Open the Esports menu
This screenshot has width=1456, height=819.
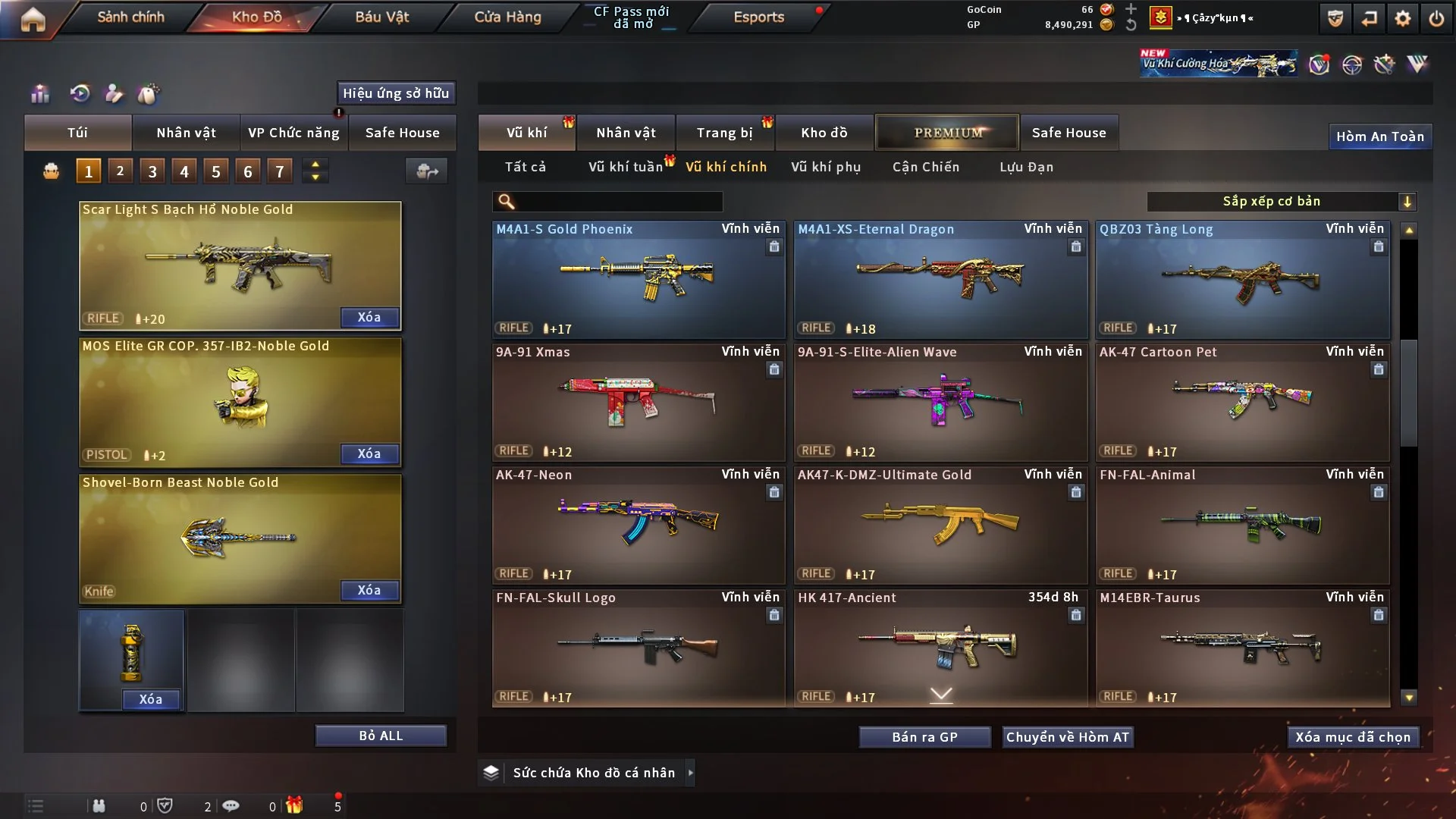[758, 17]
